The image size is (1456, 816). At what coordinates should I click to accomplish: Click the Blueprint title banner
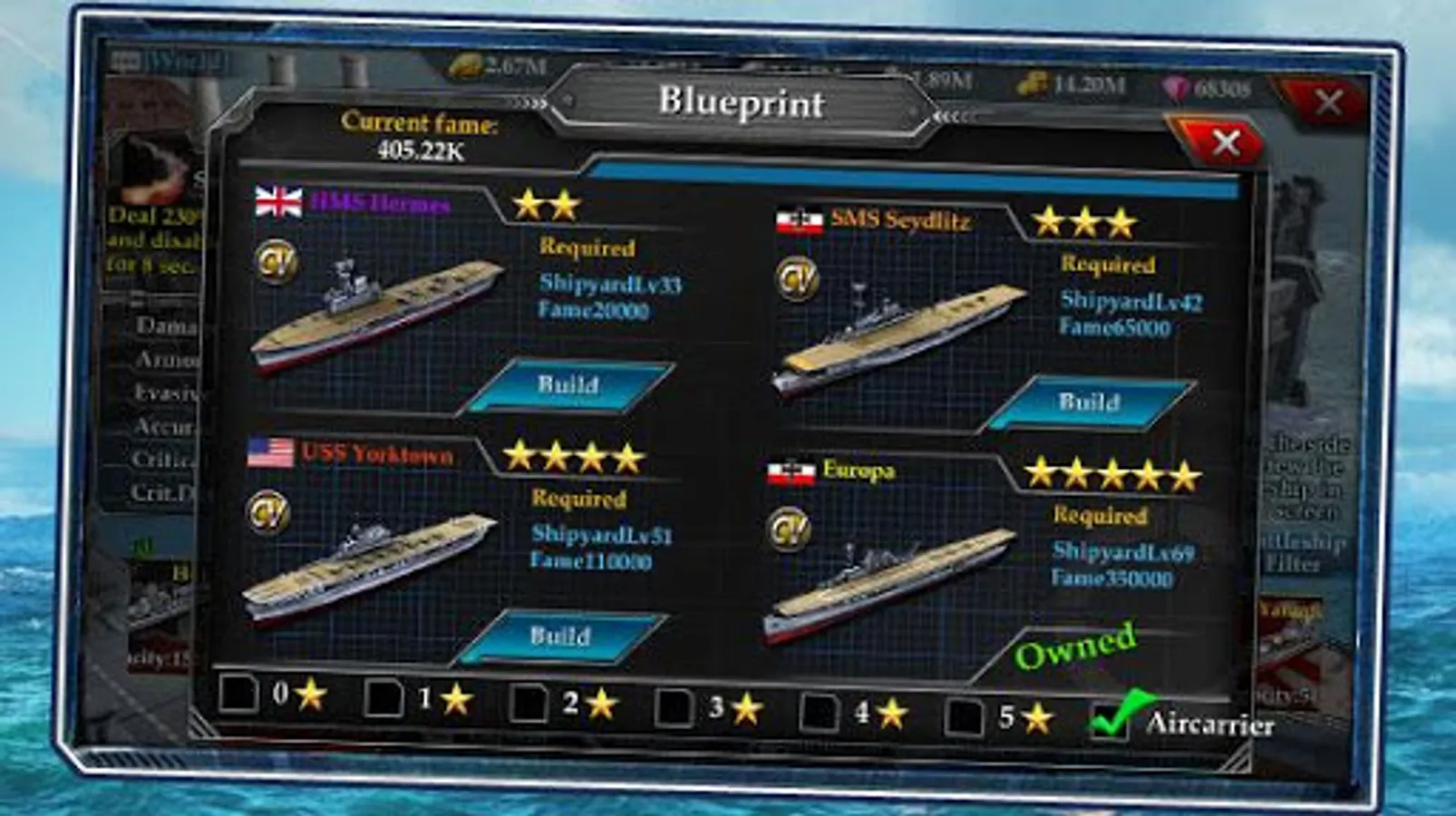click(x=743, y=102)
